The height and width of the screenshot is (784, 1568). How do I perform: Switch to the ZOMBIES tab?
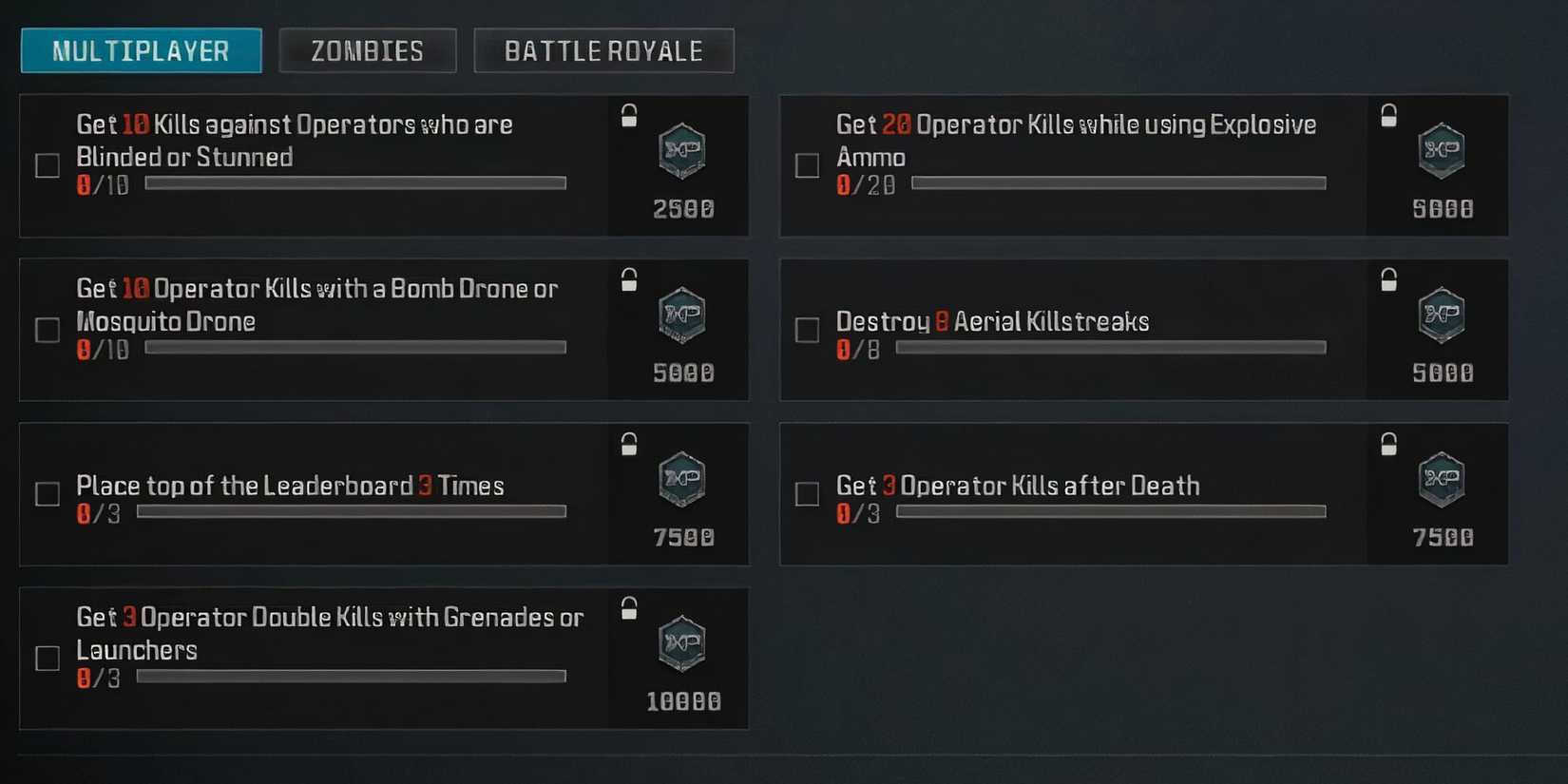pyautogui.click(x=367, y=49)
